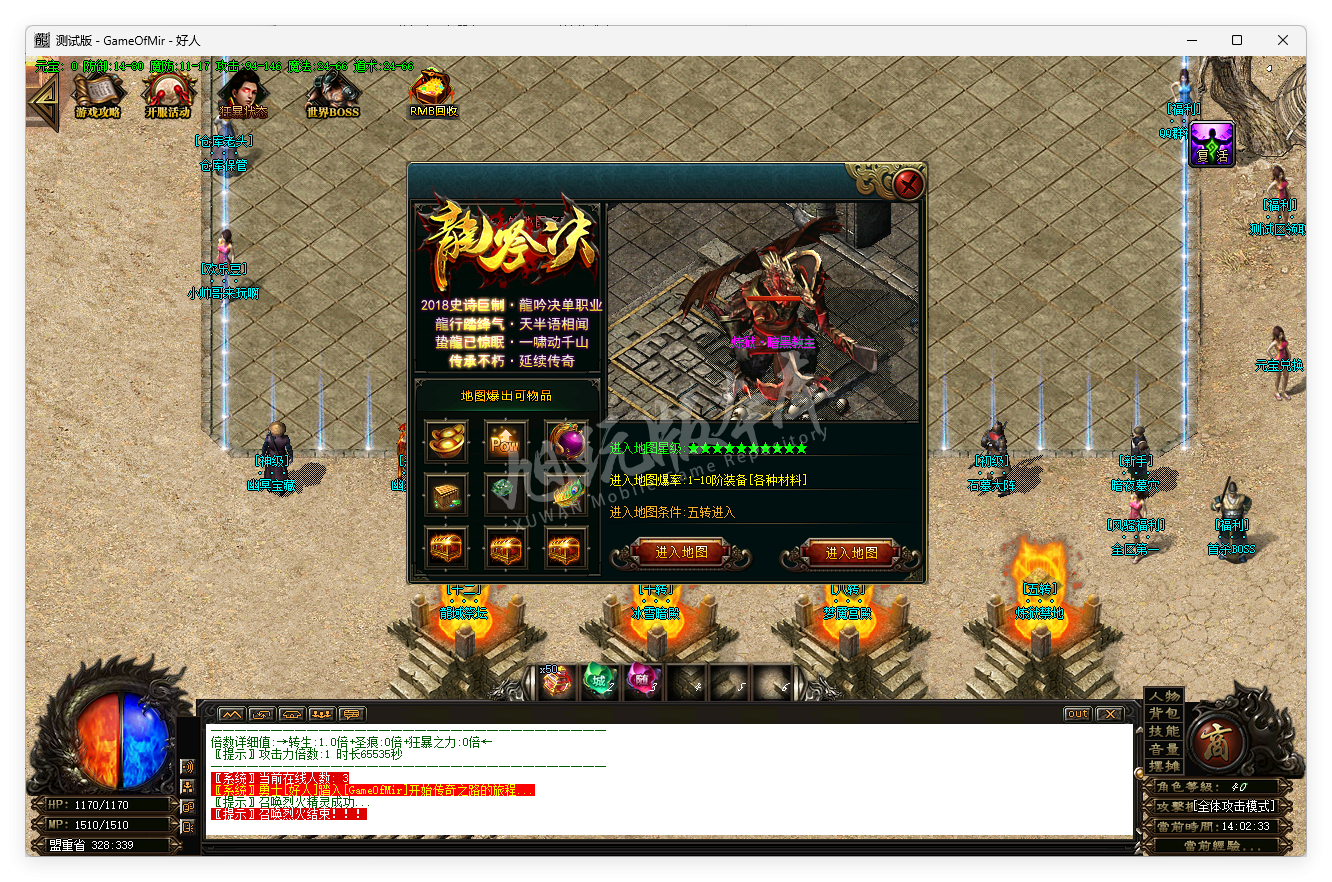The width and height of the screenshot is (1332, 882).
Task: Click the out toggle on the chat panel
Action: click(1076, 713)
